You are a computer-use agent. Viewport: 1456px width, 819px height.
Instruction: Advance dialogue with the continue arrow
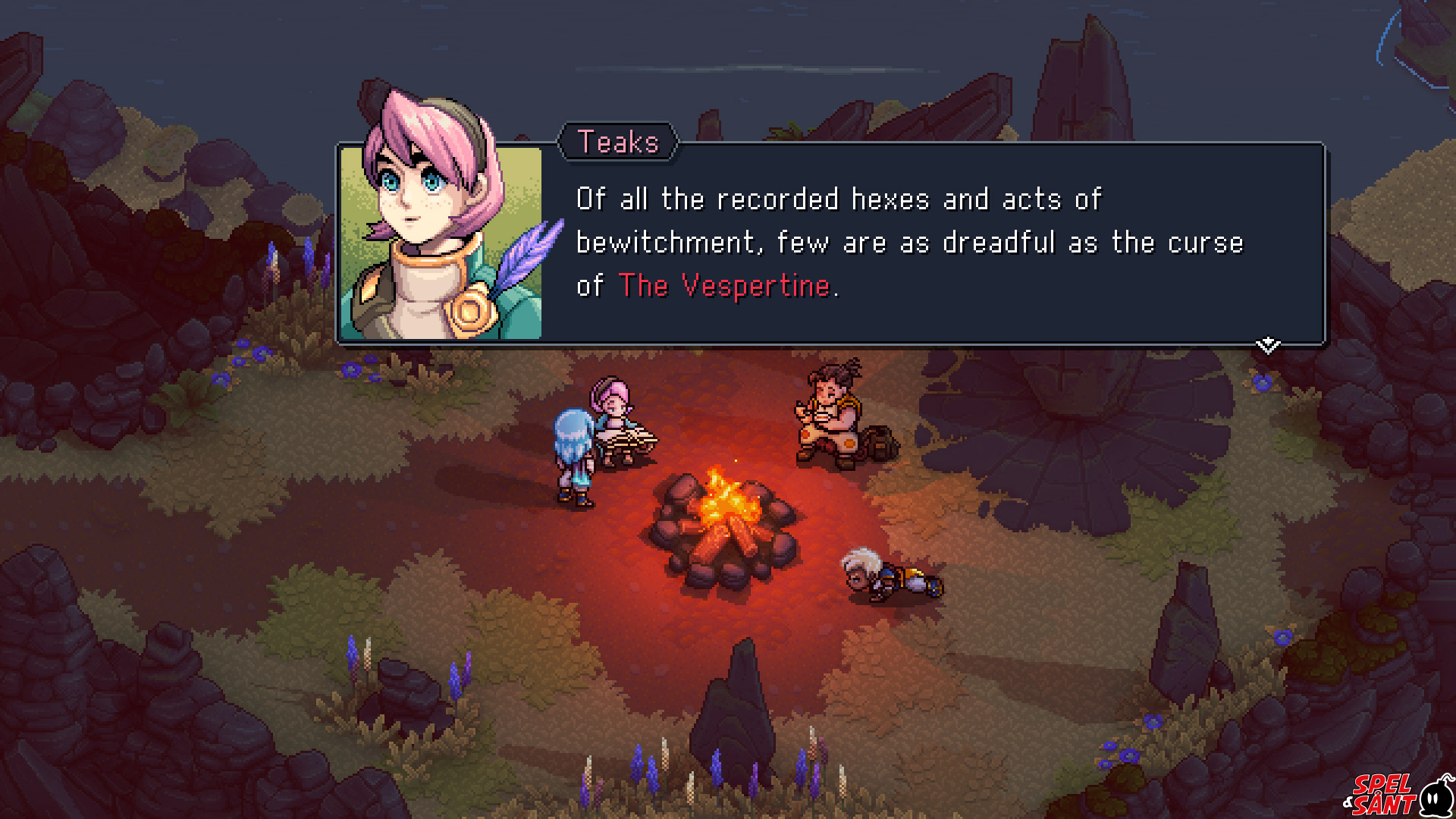(1267, 346)
